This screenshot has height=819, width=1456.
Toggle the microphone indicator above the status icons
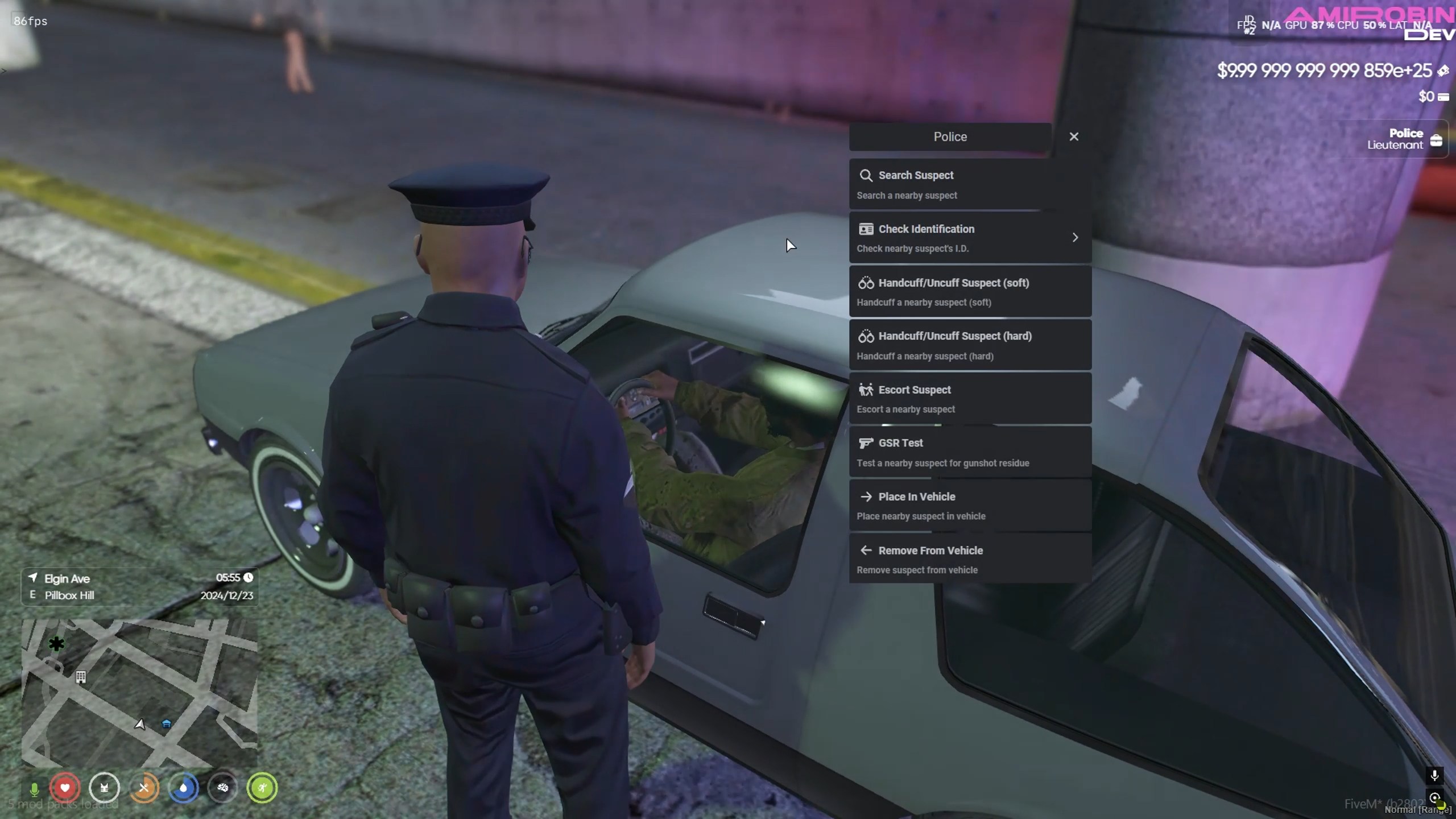pos(35,788)
